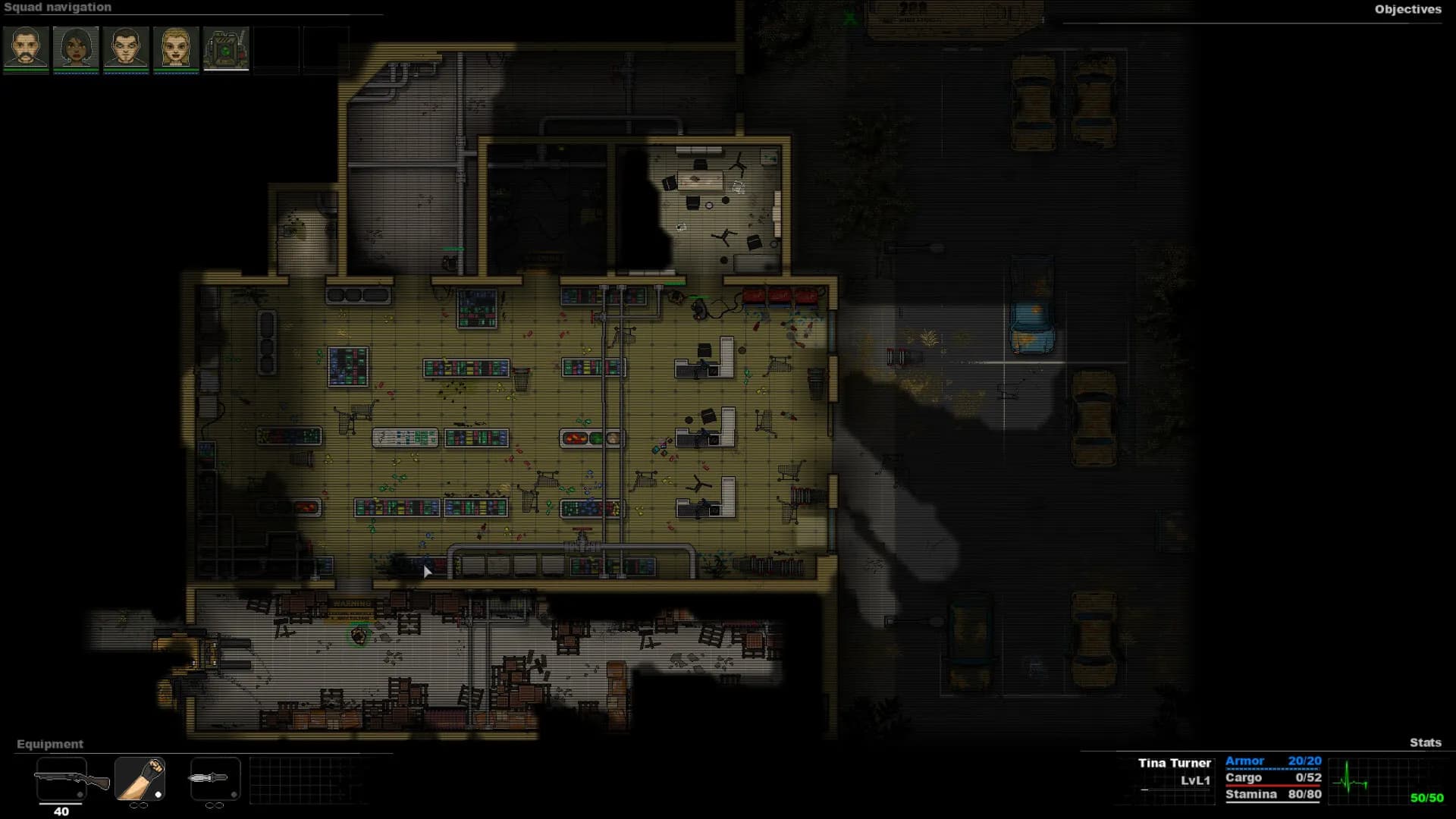Viewport: 1456px width, 819px height.
Task: Select the blonde woman's squad portrait
Action: 176,49
